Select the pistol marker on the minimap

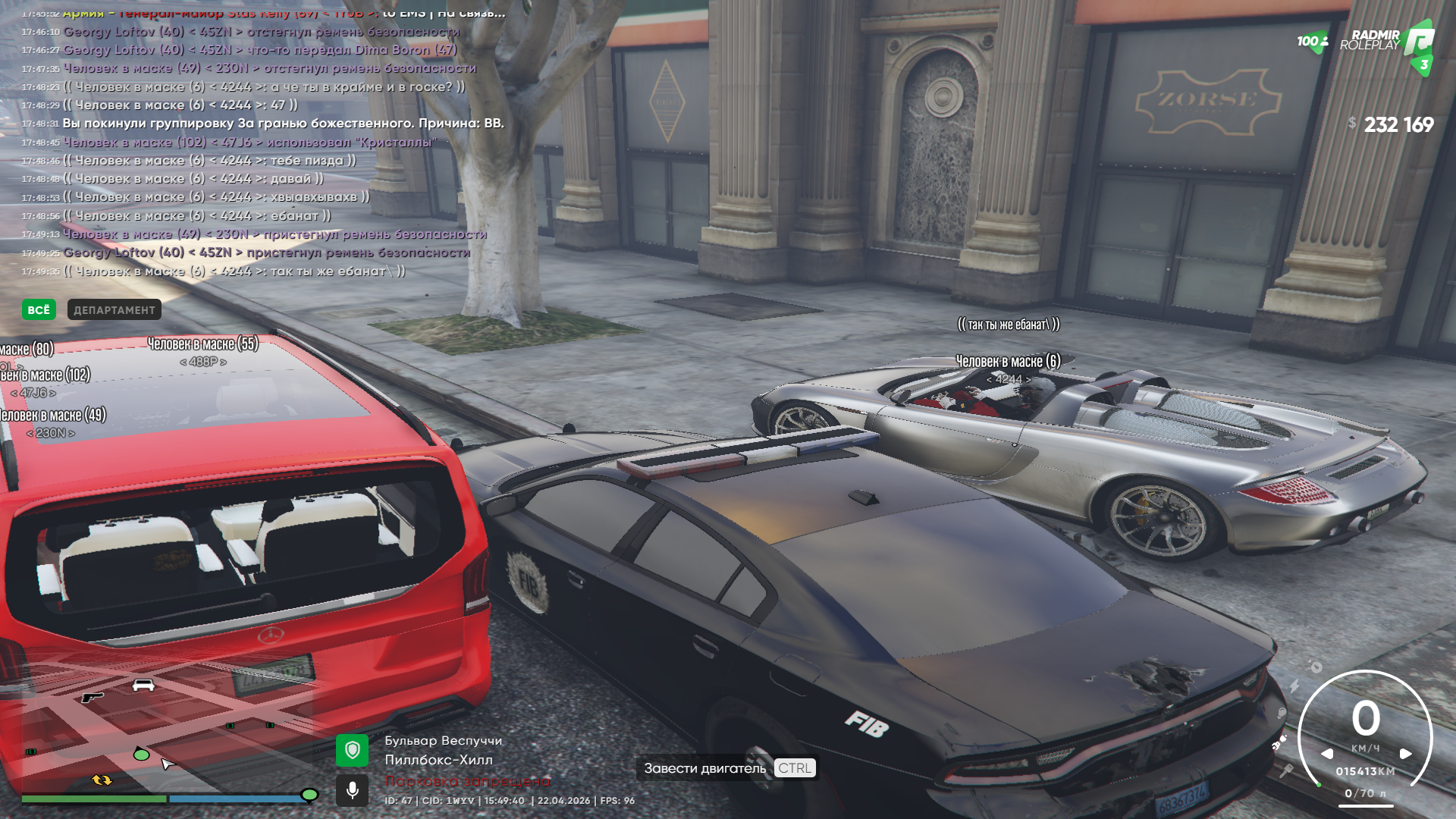coord(92,696)
